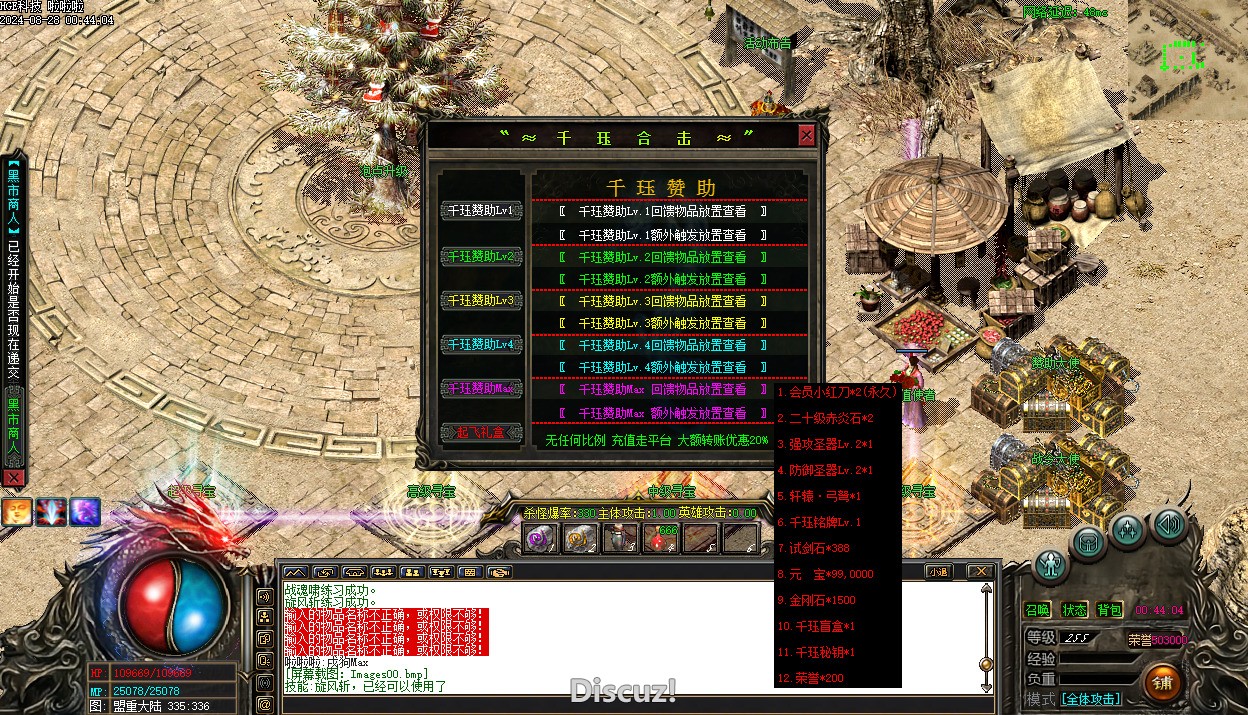This screenshot has width=1248, height=715.
Task: Click the 小退 logout button
Action: click(x=938, y=572)
